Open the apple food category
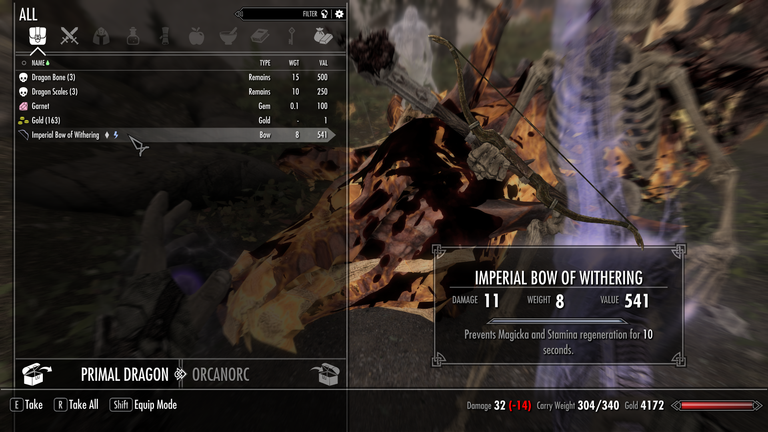This screenshot has height=432, width=768. 196,36
